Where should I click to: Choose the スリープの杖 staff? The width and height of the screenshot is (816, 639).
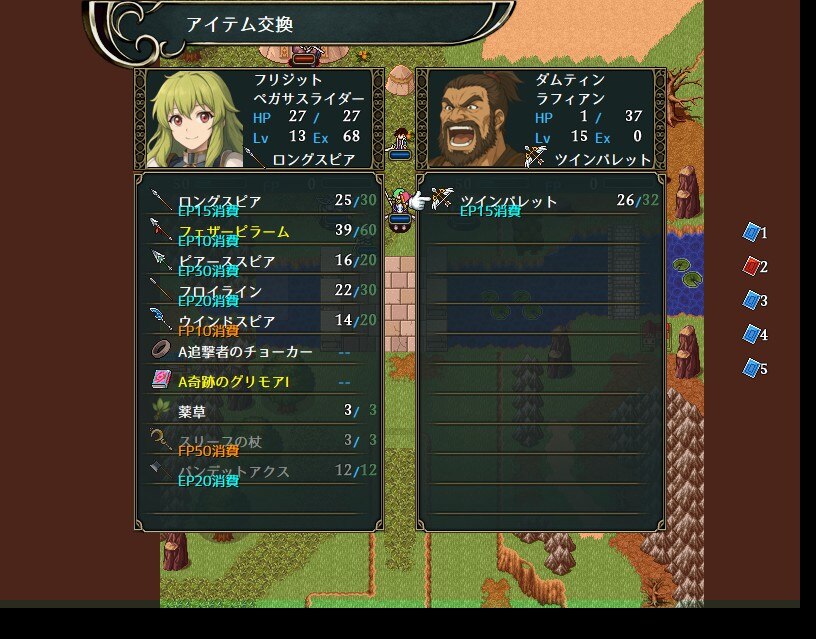coord(258,441)
